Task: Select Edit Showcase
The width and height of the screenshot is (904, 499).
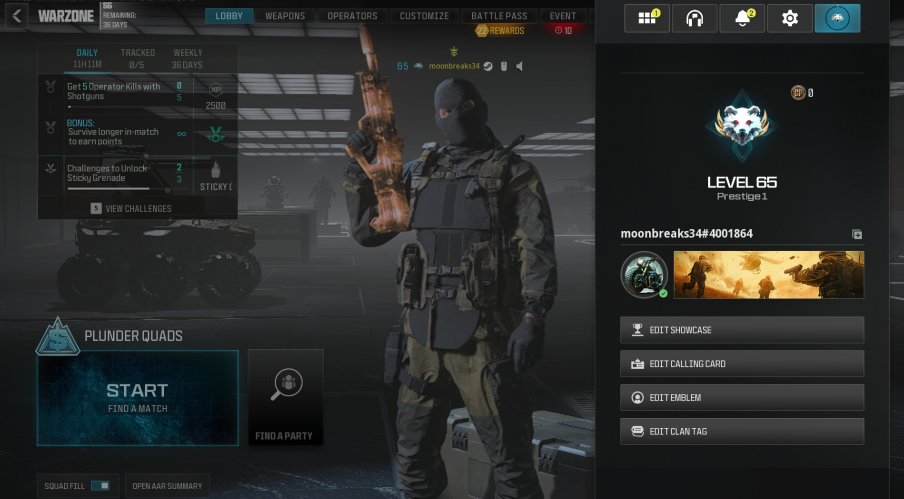Action: pyautogui.click(x=741, y=330)
